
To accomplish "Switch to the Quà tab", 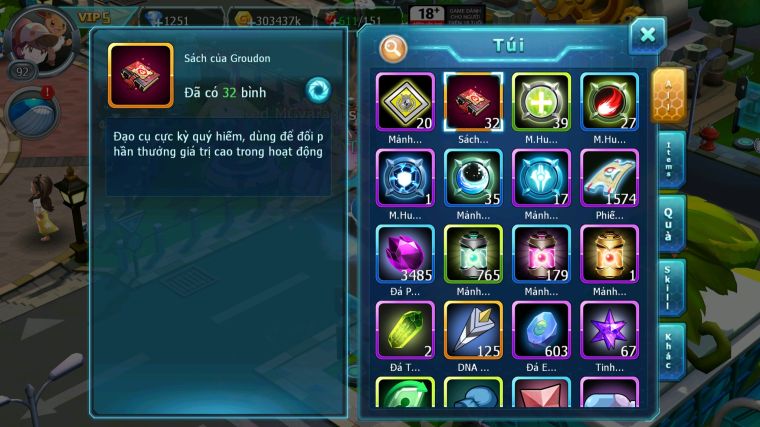I will coord(671,222).
